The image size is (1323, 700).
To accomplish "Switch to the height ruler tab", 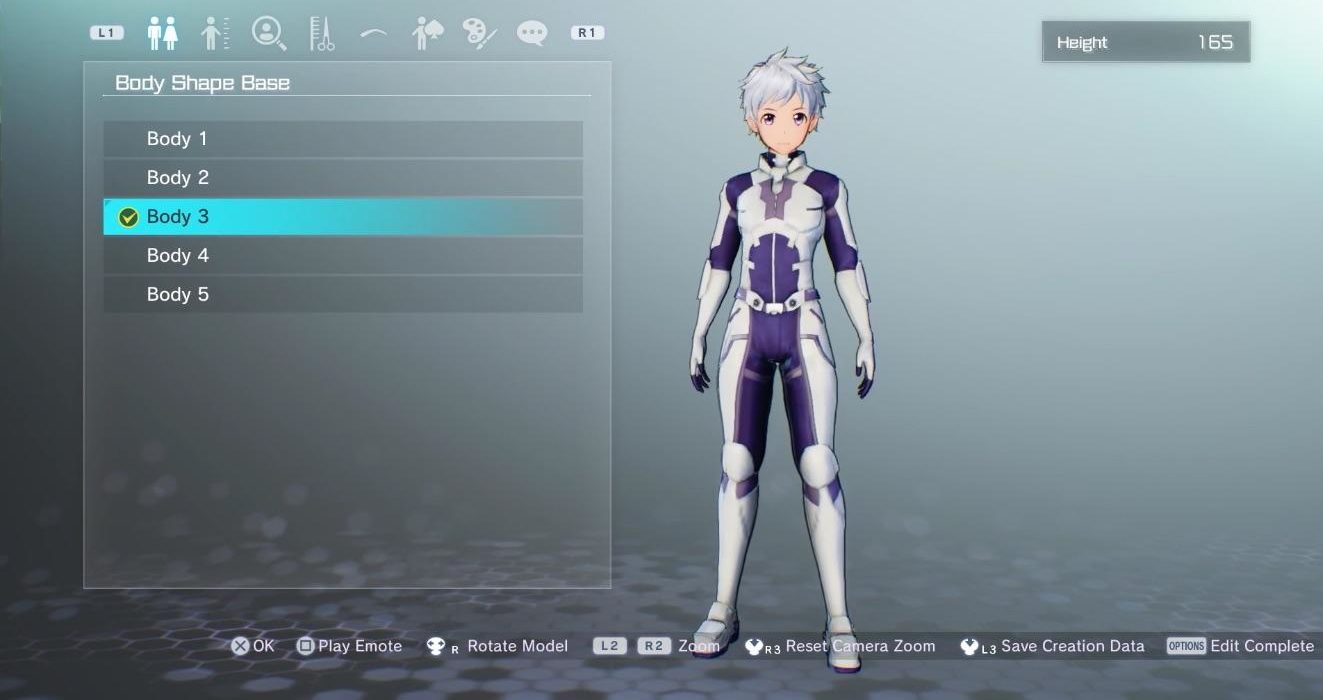I will pos(215,33).
